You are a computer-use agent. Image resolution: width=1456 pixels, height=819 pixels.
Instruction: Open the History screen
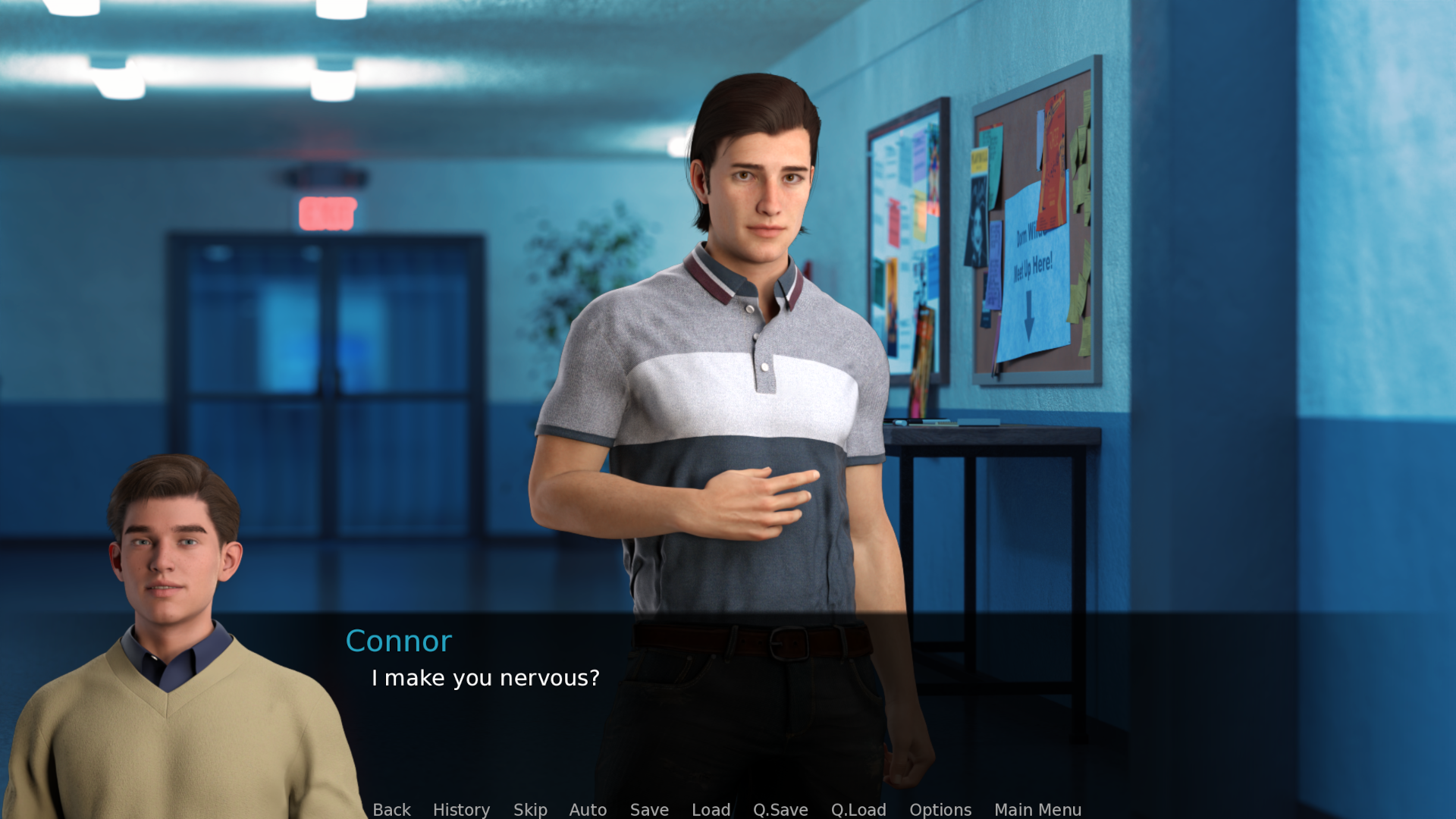461,810
